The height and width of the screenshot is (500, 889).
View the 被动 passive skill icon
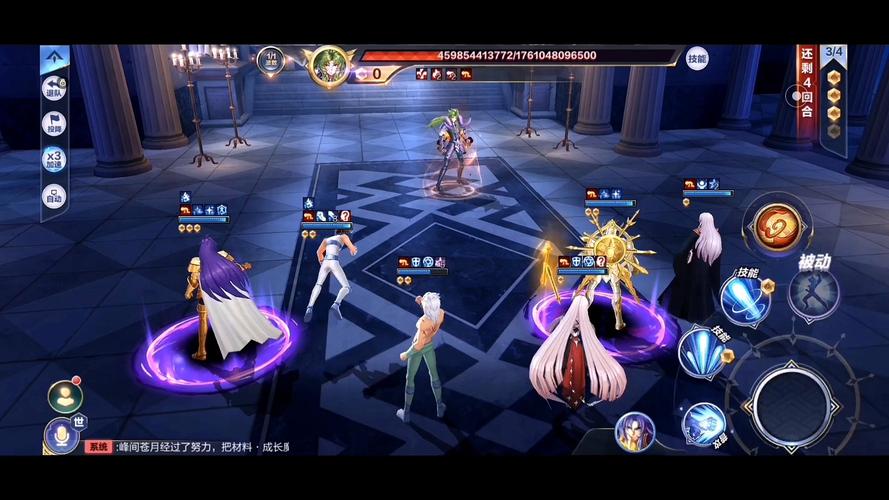coord(813,294)
